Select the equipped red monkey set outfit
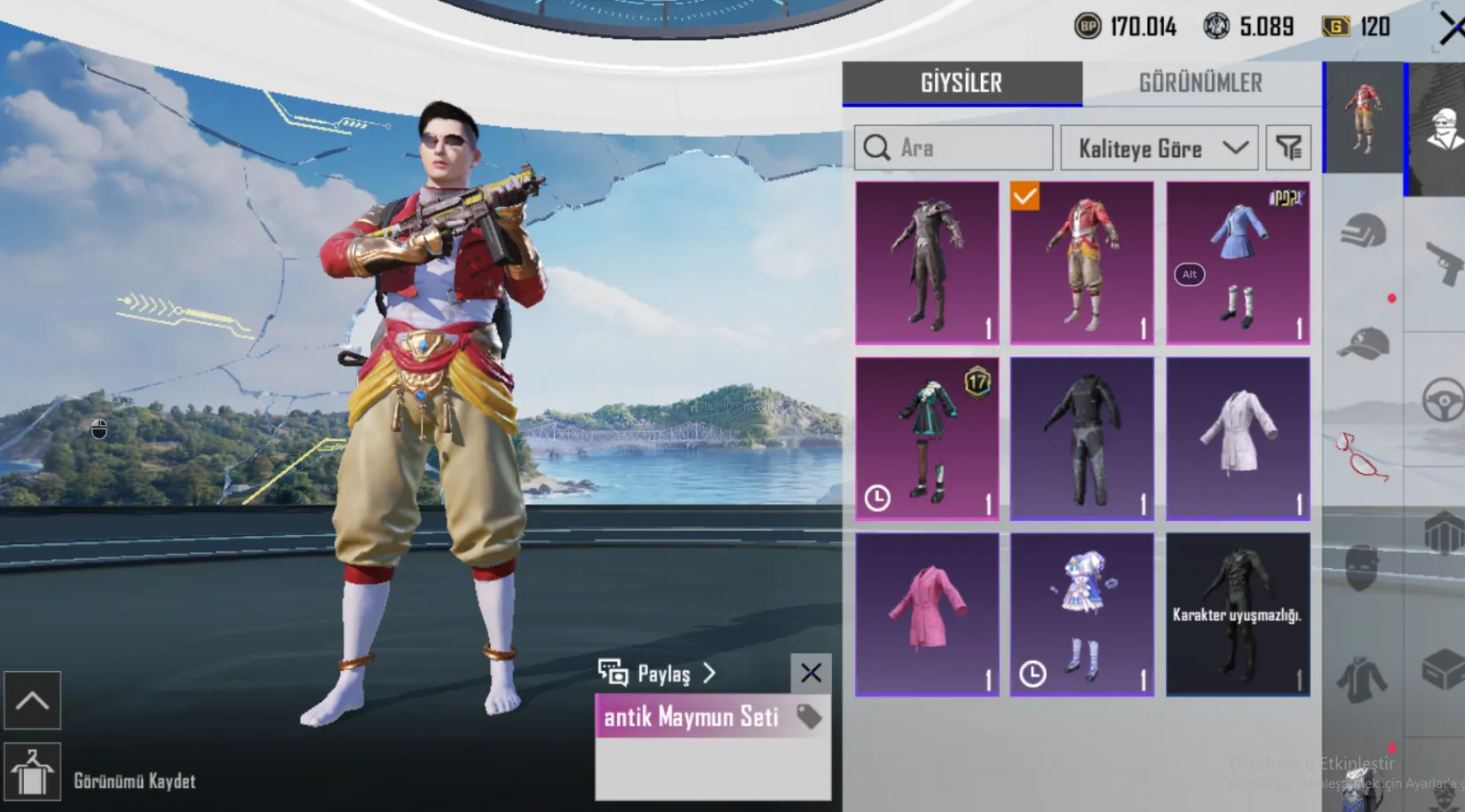1465x812 pixels. click(x=1082, y=263)
